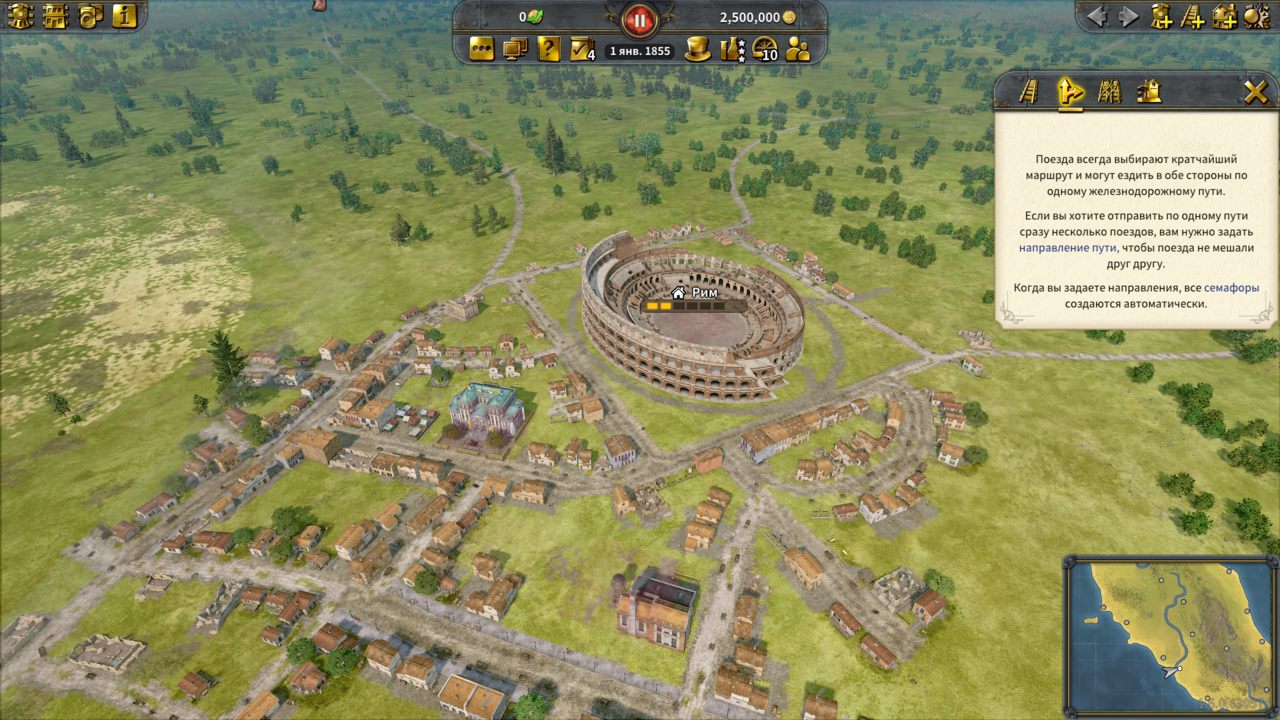Viewport: 1280px width, 720px height.
Task: Switch to the single track help tab
Action: 1029,92
